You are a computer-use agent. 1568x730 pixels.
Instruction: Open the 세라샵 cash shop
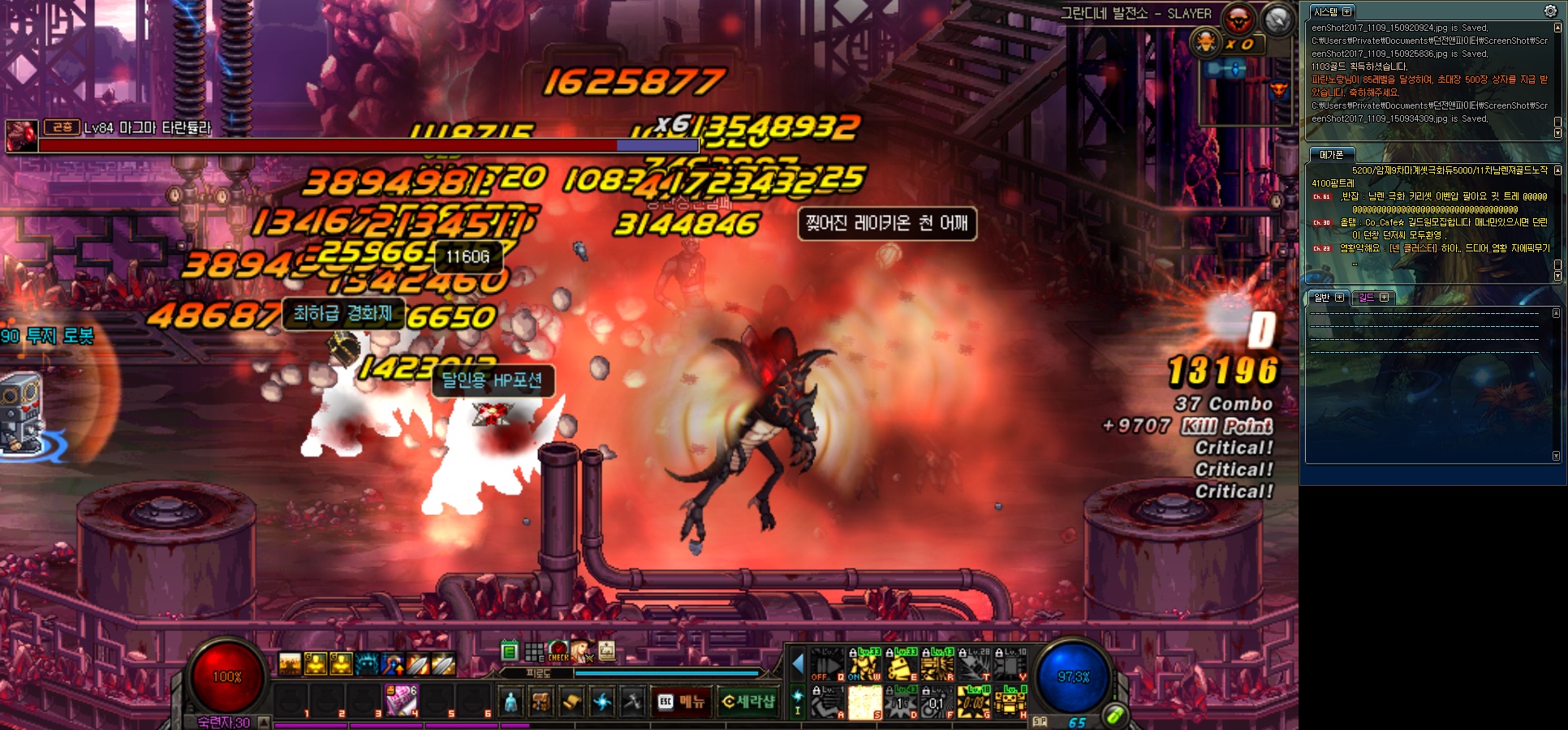[748, 702]
